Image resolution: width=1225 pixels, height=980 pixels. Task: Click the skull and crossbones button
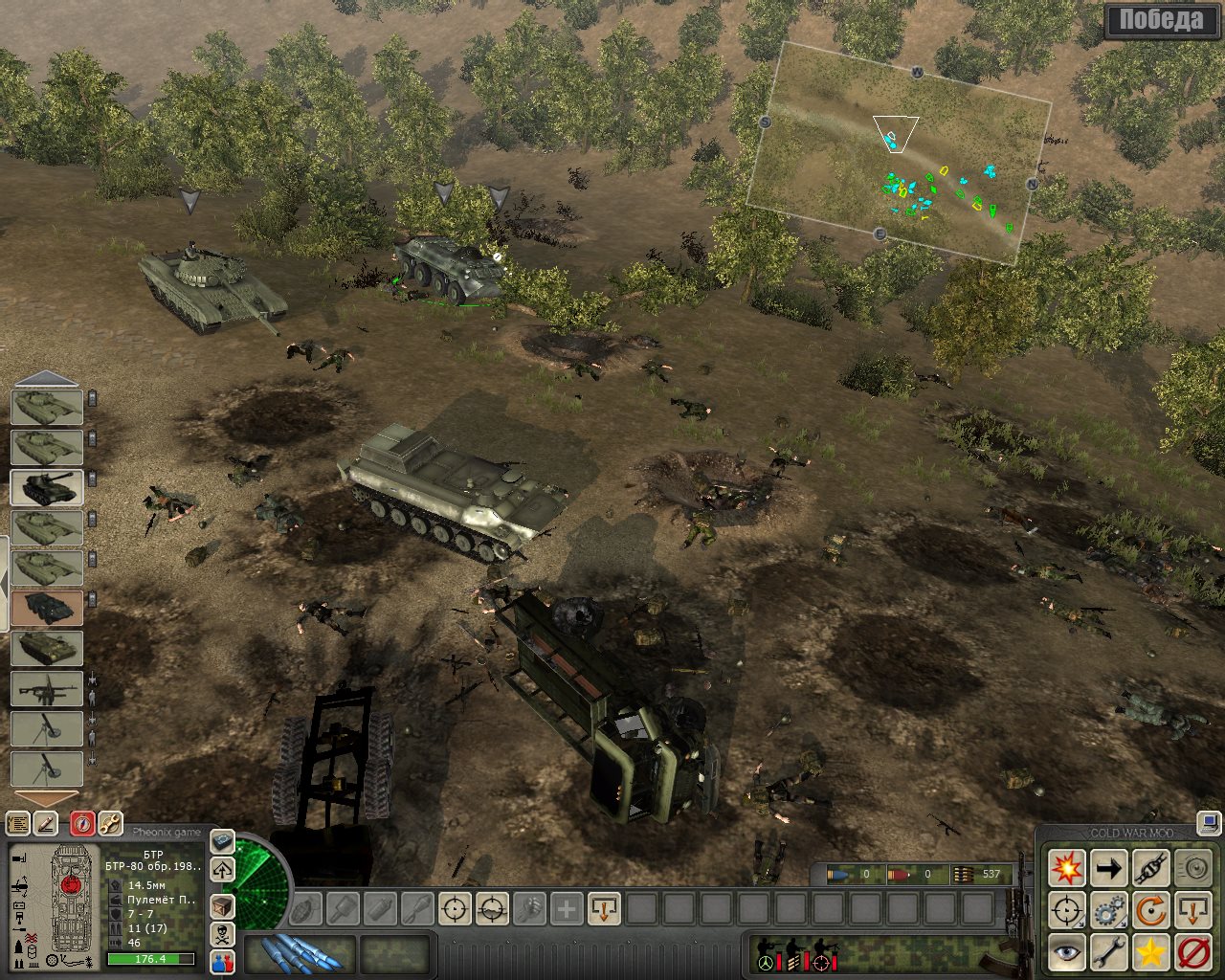coord(222,935)
